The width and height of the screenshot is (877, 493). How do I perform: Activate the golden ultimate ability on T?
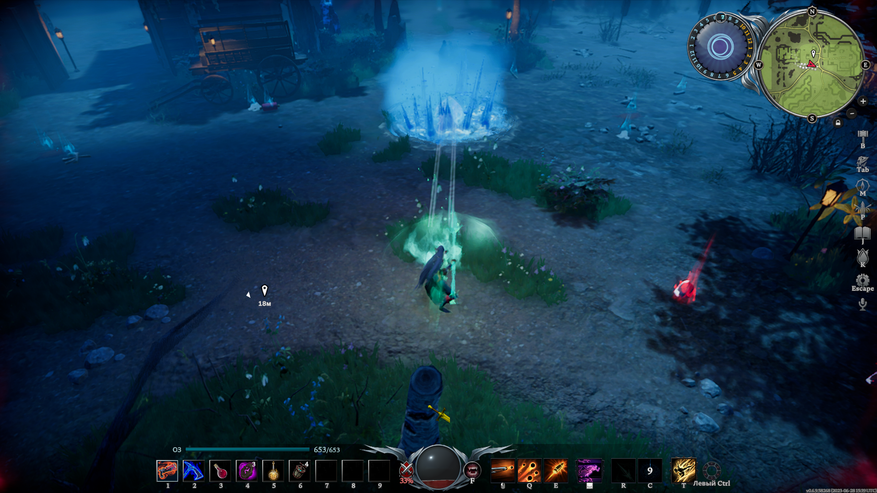tap(684, 469)
